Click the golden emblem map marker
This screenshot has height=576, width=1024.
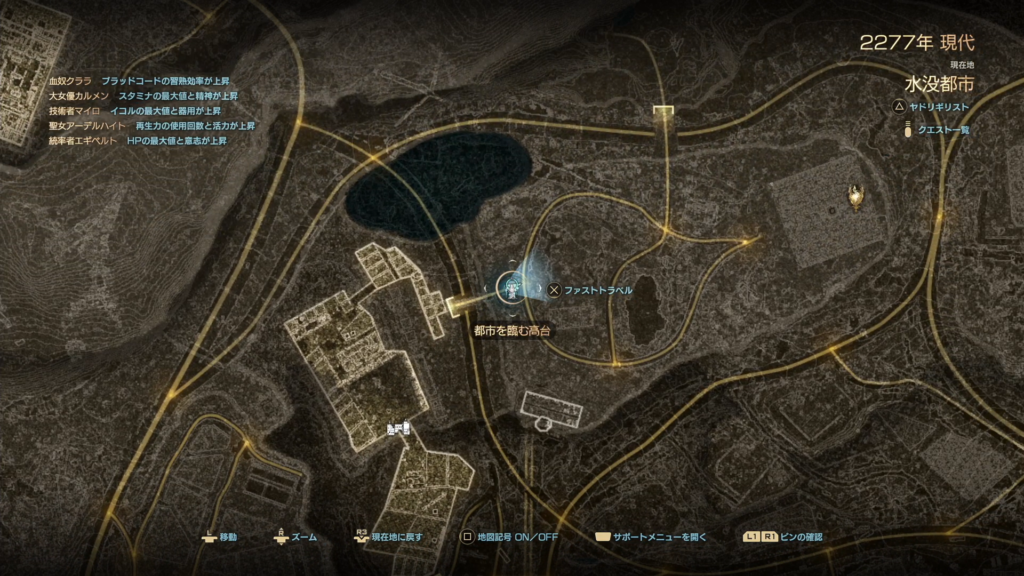(856, 198)
